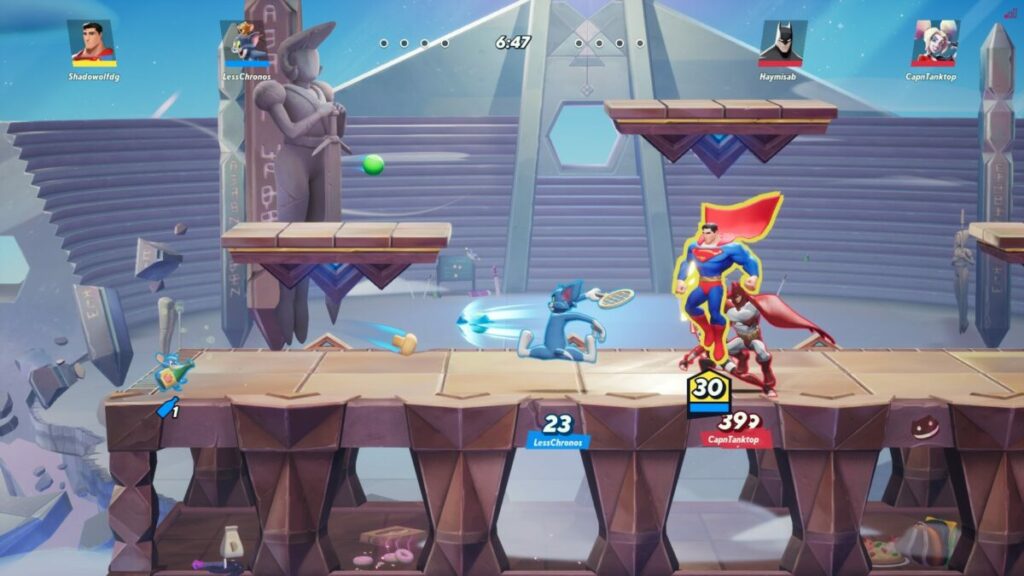Select Haymisab's Batman portrait
Screen dimensions: 1024x576
pyautogui.click(x=781, y=42)
